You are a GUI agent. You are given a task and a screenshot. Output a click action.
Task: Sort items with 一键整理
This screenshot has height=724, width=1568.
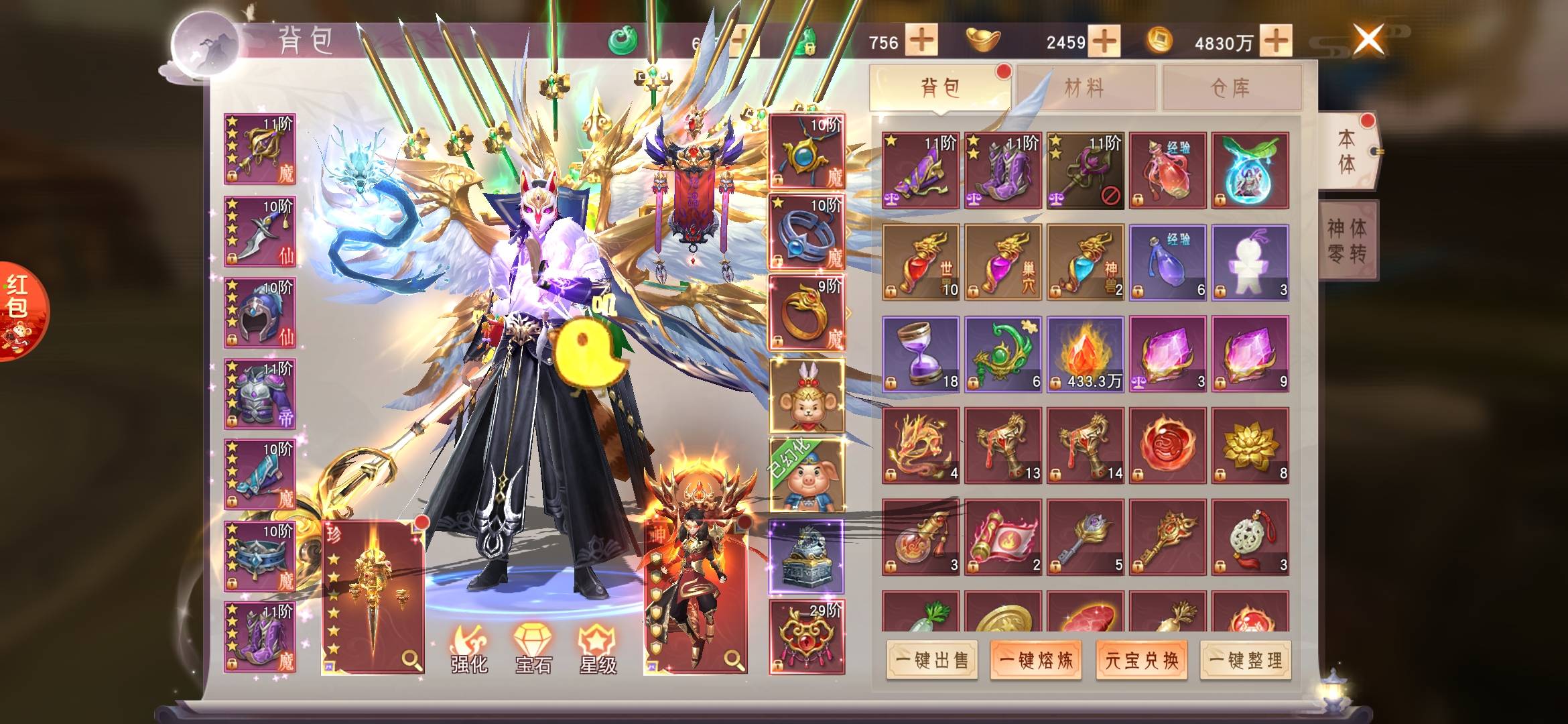[1246, 660]
